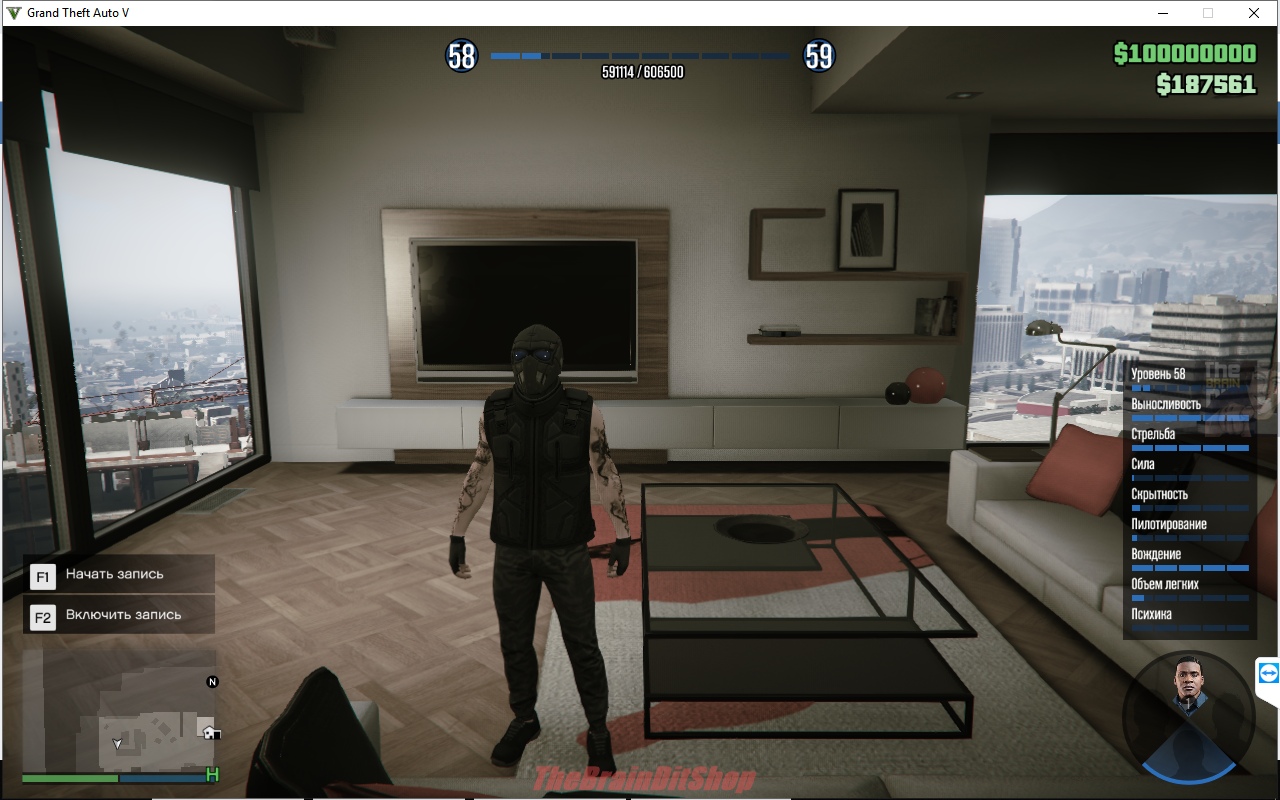The width and height of the screenshot is (1280, 800).
Task: Select the safehouse marker on the minimap
Action: click(210, 732)
